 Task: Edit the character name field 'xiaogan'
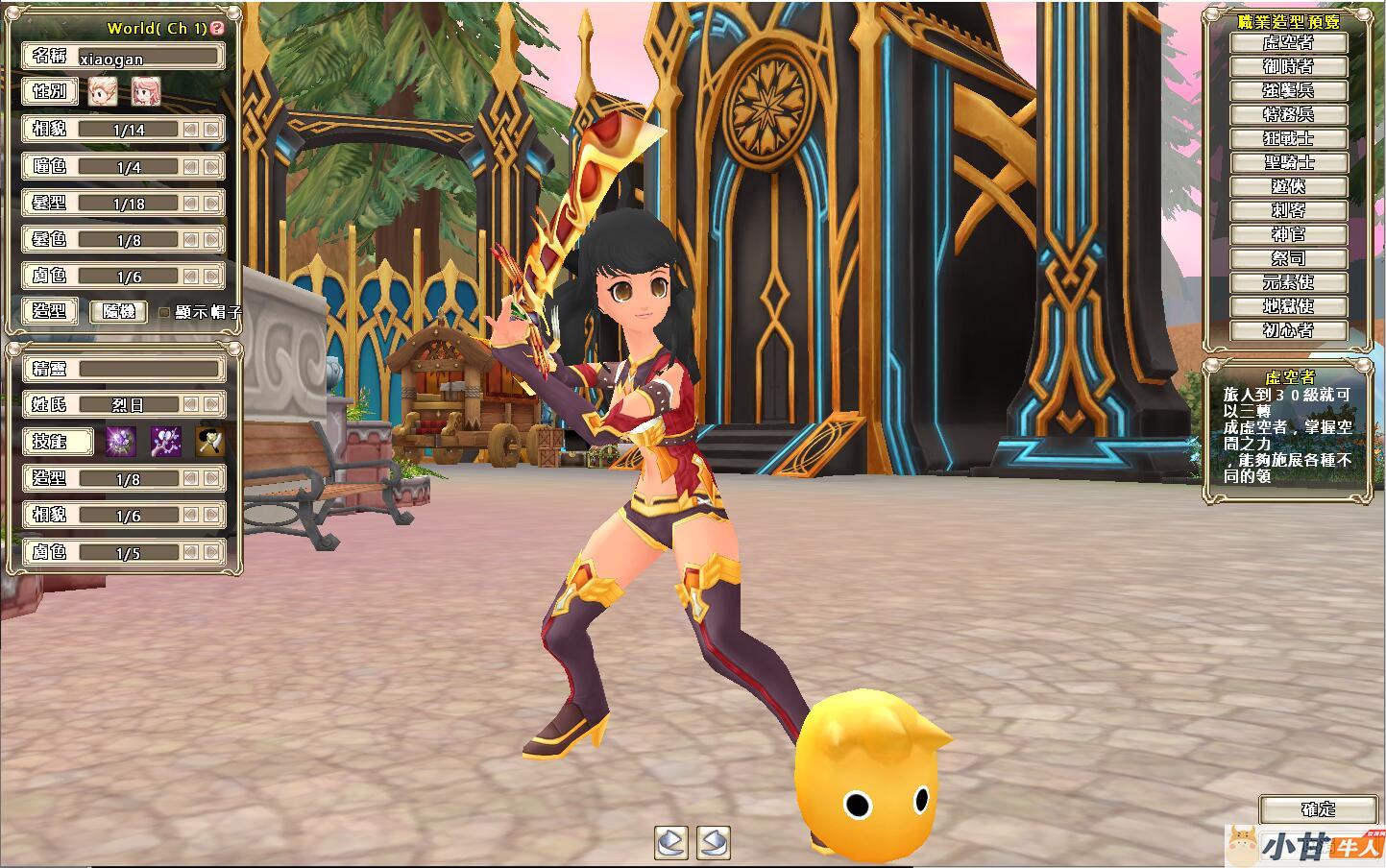149,57
